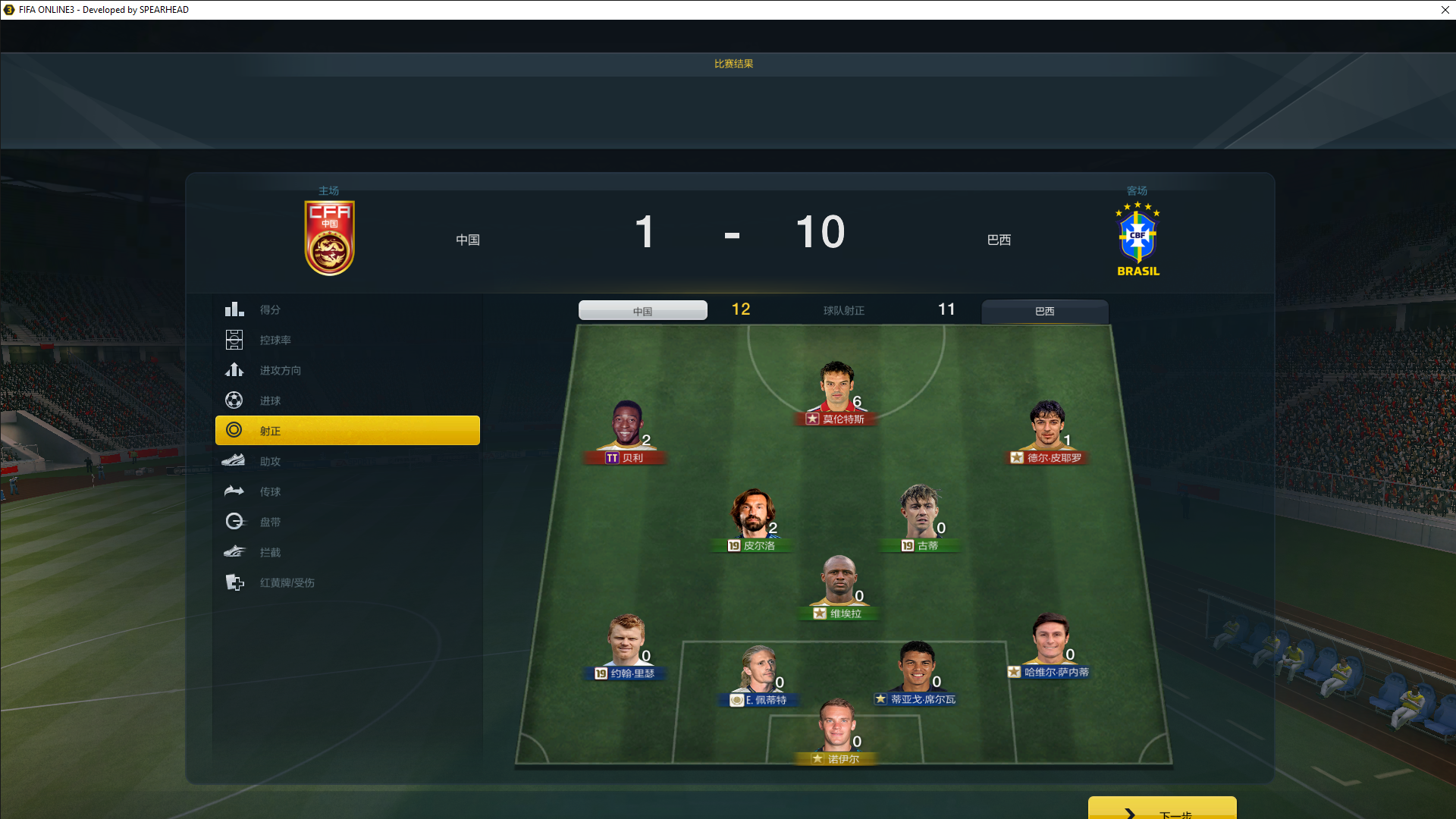This screenshot has height=819, width=1456.
Task: Open the 助攻 assists stats
Action: coord(270,461)
